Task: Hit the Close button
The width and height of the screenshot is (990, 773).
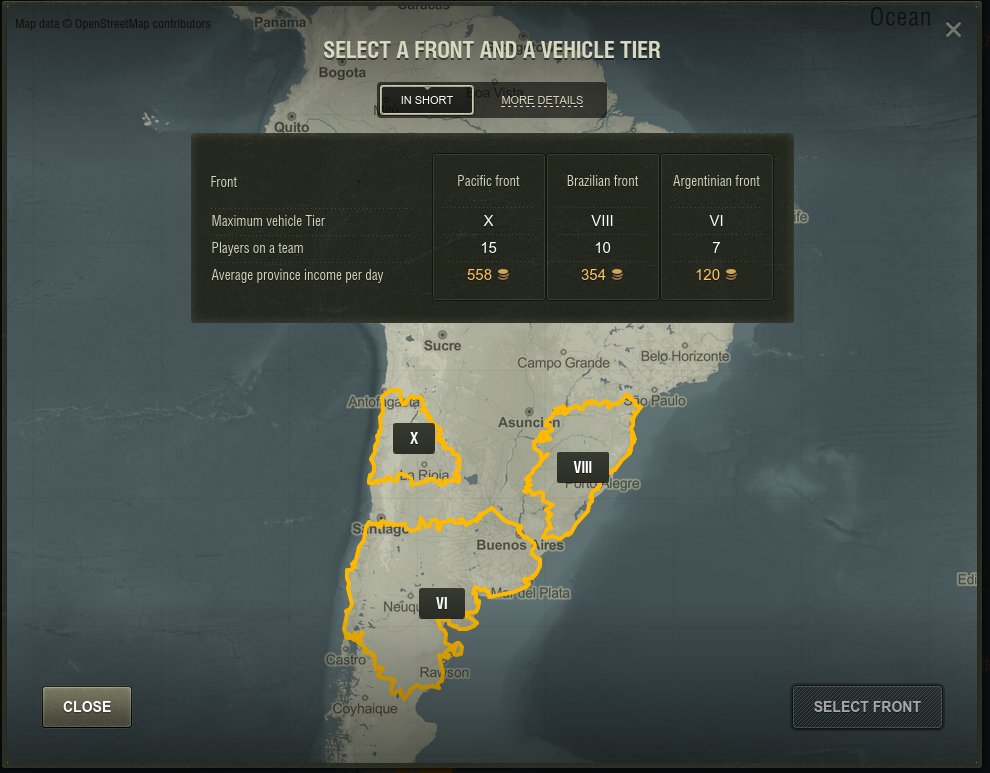Action: [87, 707]
